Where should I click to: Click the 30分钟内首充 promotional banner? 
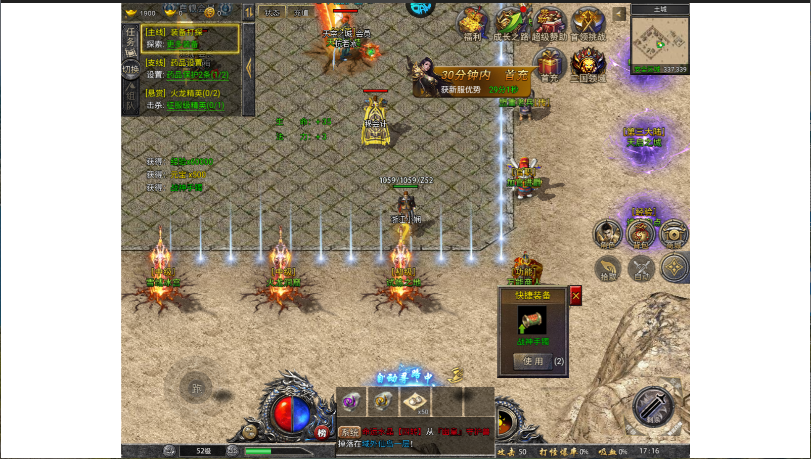pos(468,80)
